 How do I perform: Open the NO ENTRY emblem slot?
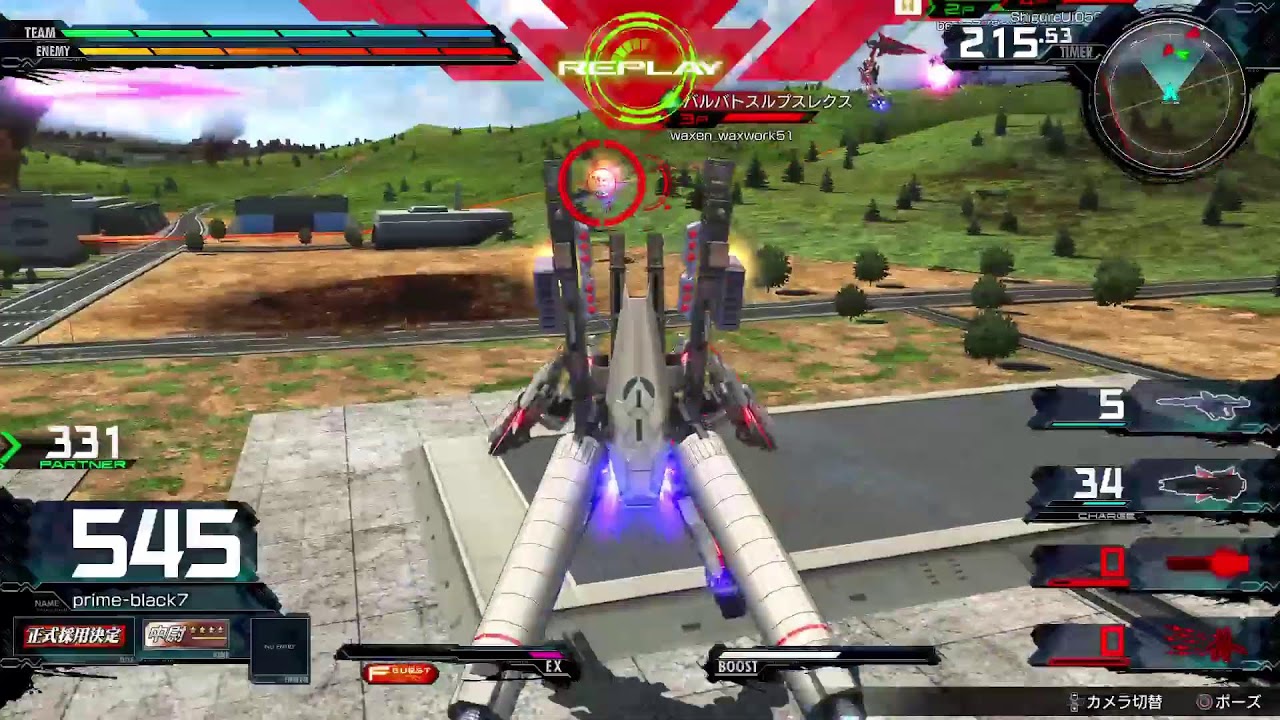click(279, 650)
